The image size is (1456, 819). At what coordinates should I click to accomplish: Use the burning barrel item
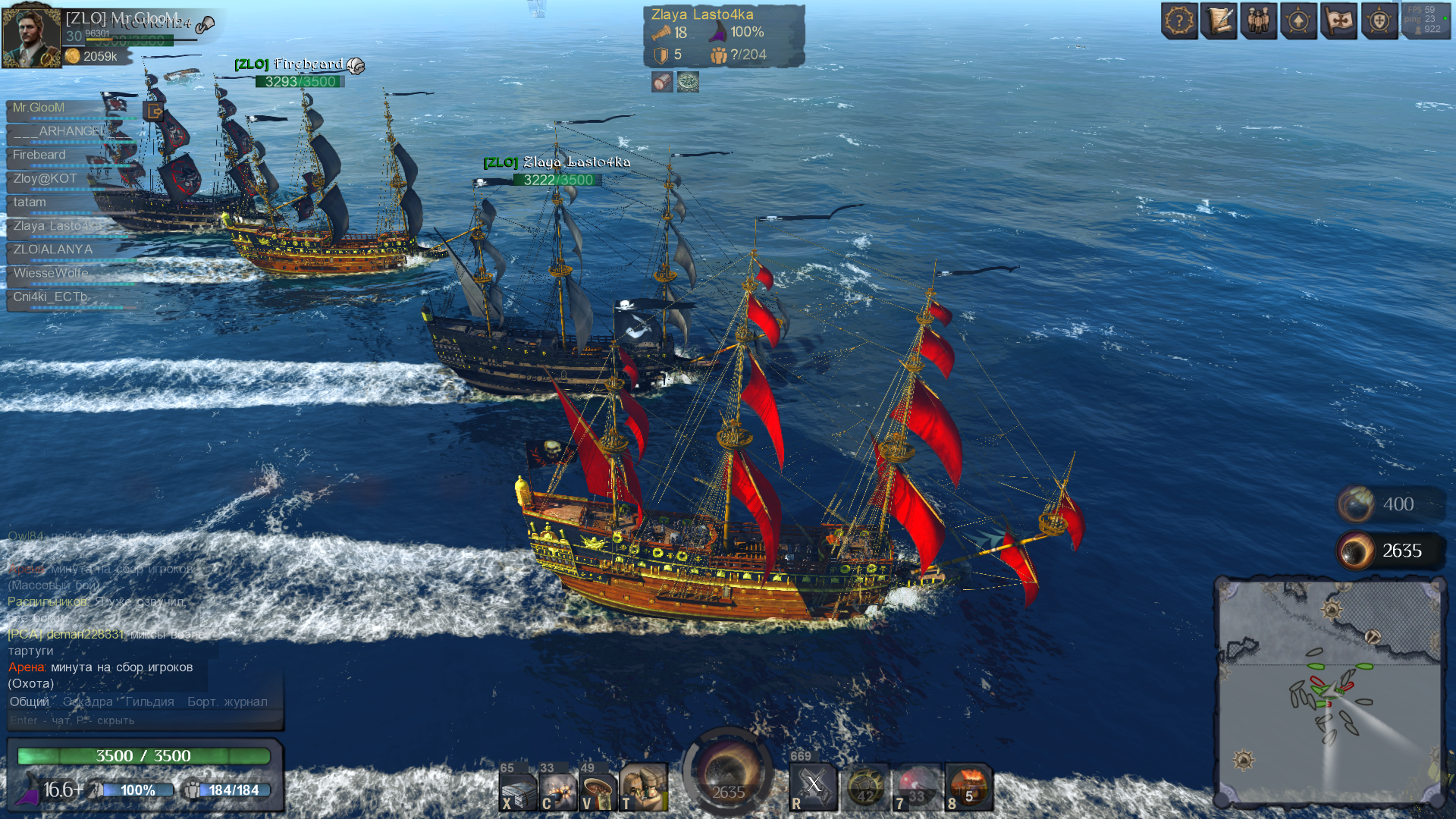pyautogui.click(x=968, y=788)
